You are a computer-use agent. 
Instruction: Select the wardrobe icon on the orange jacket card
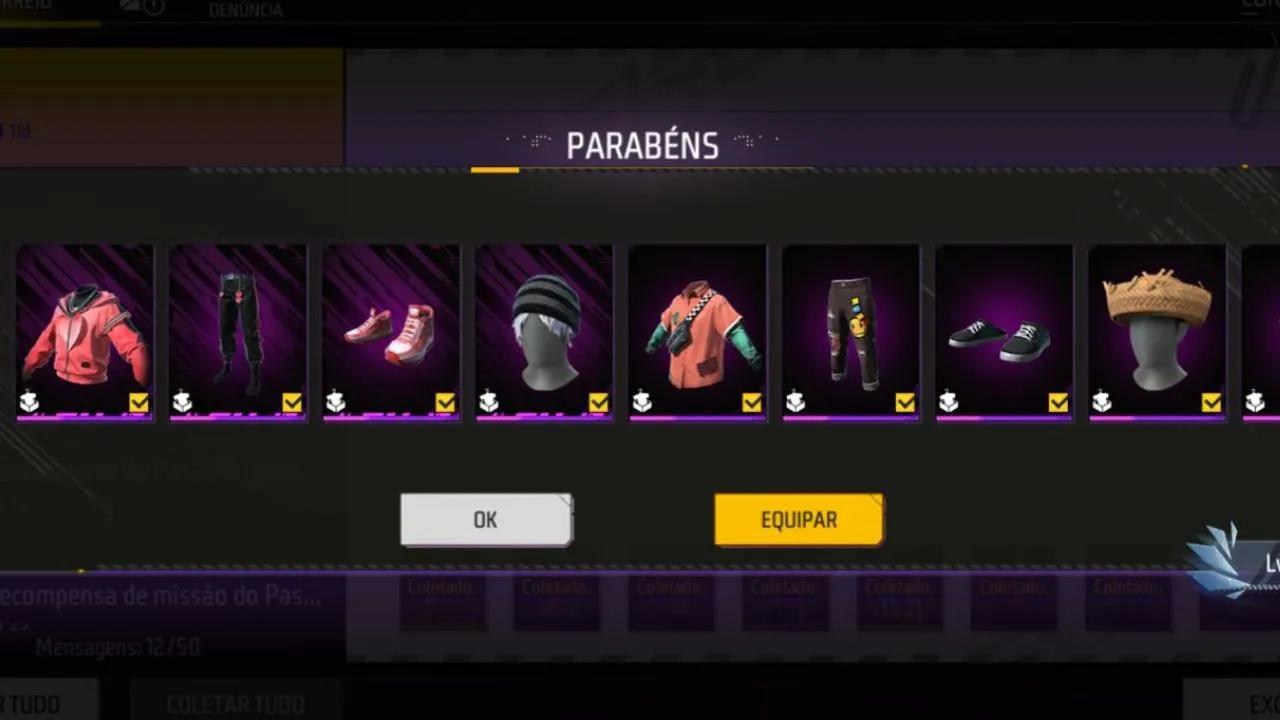pyautogui.click(x=641, y=400)
